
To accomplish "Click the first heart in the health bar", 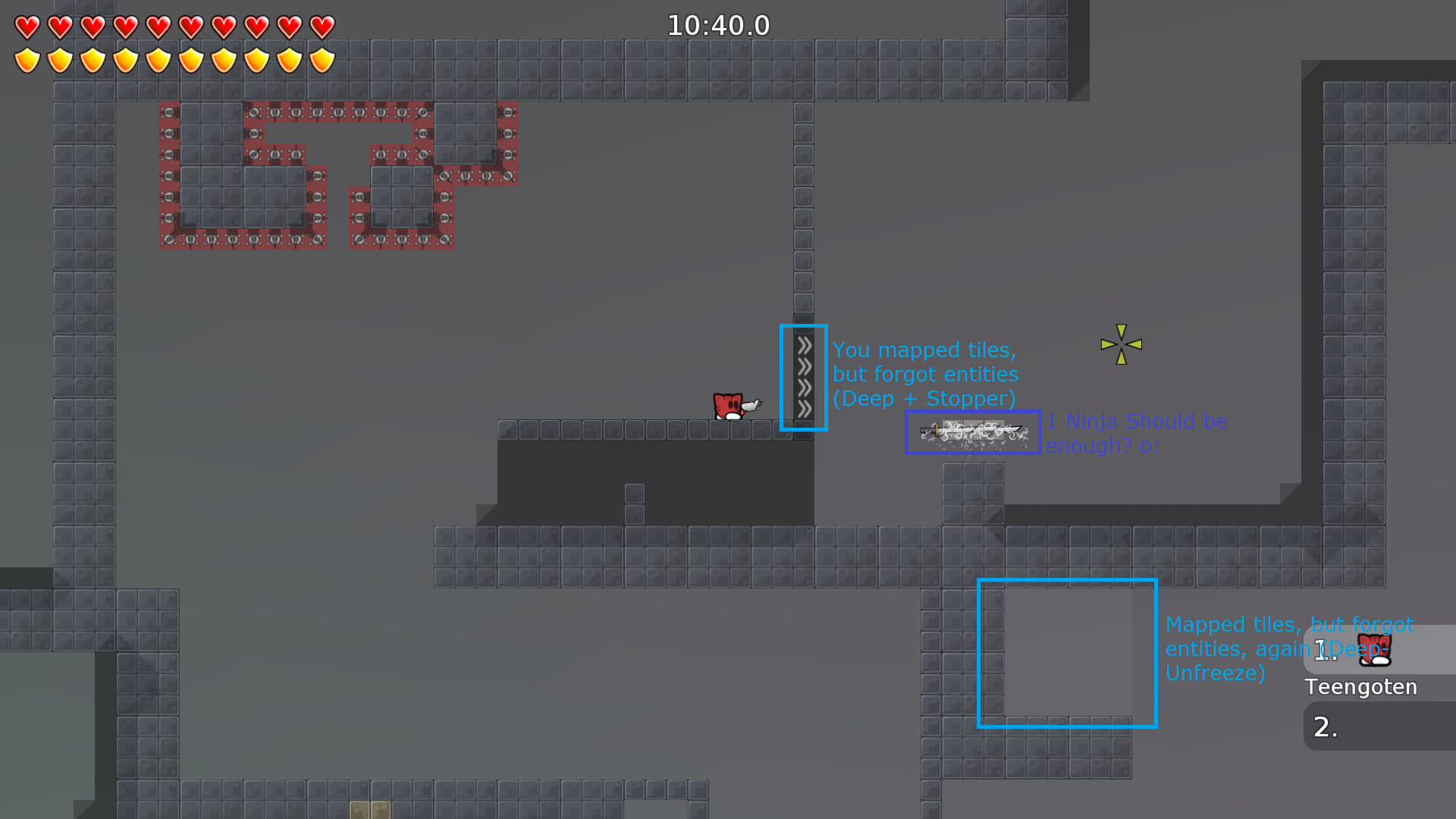I will click(26, 25).
